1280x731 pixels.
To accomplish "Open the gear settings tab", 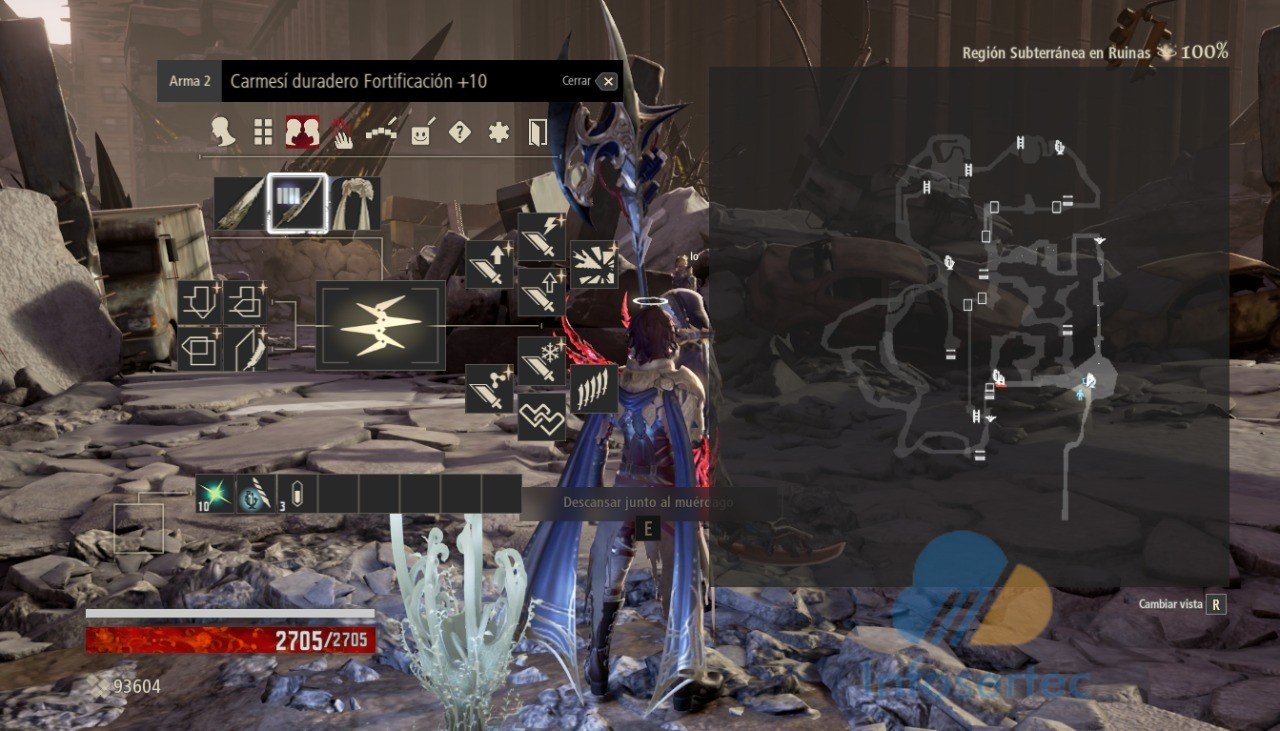I will [x=498, y=132].
